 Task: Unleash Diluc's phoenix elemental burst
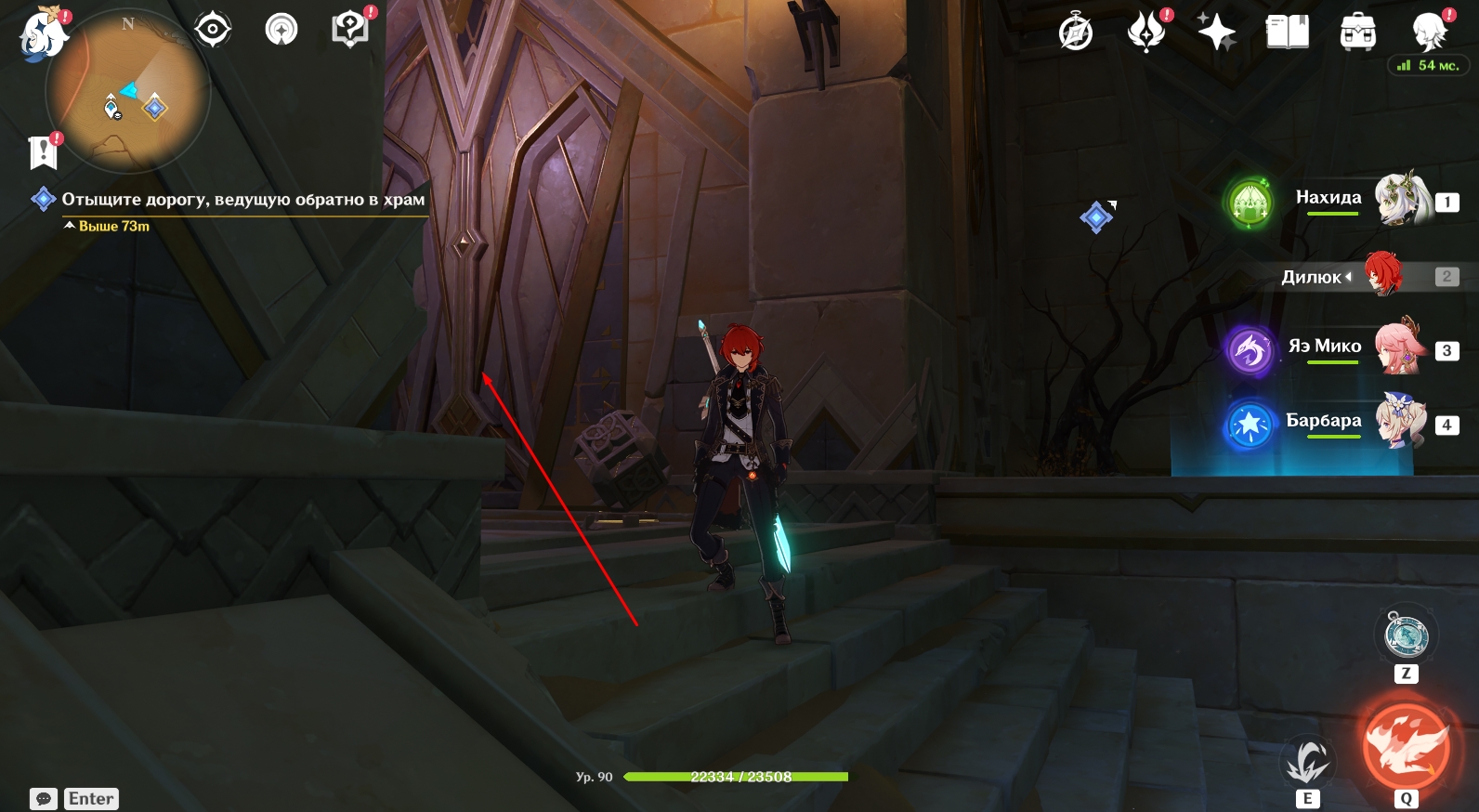click(x=1406, y=747)
